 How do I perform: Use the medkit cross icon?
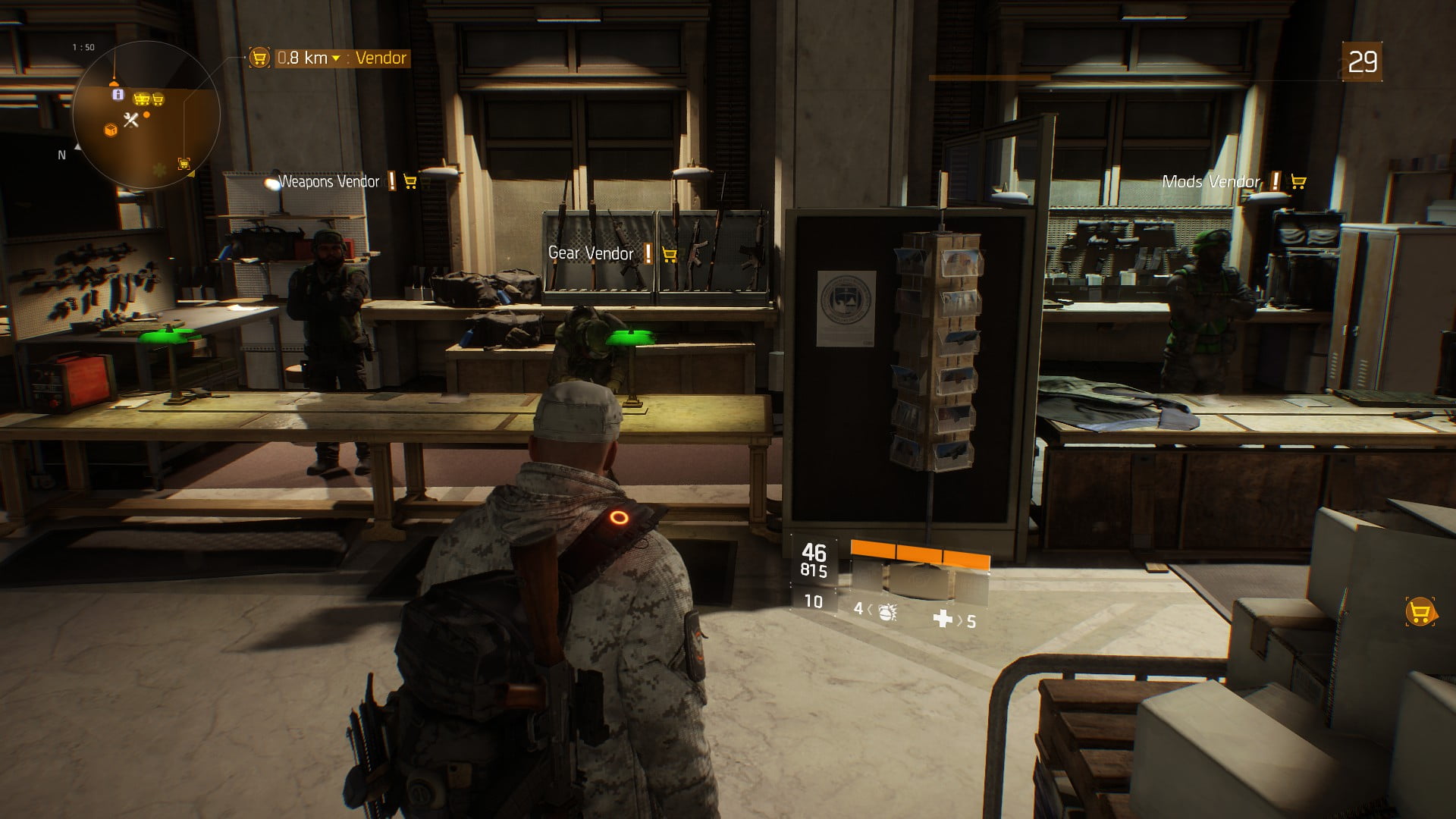(x=943, y=619)
